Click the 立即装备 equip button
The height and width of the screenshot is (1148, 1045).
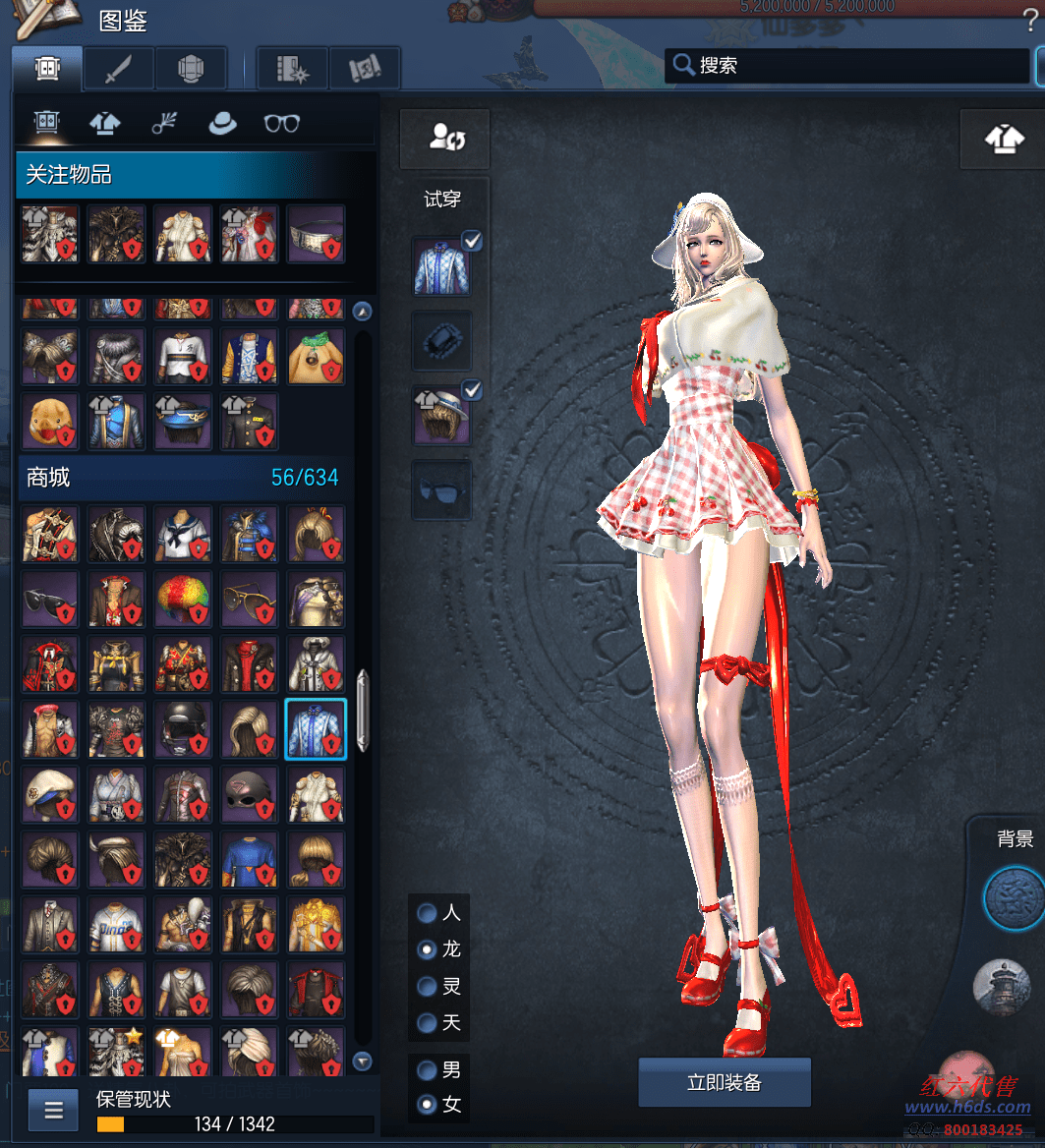725,1082
